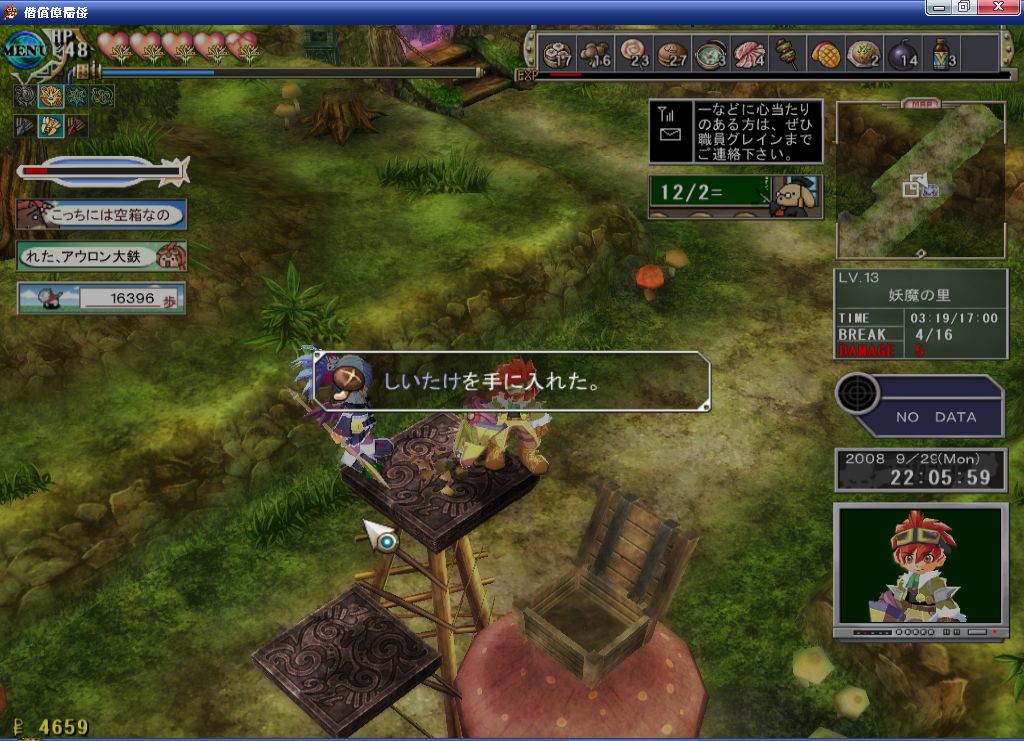Viewport: 1024px width, 741px height.
Task: Open the mail message panel
Action: tap(736, 131)
